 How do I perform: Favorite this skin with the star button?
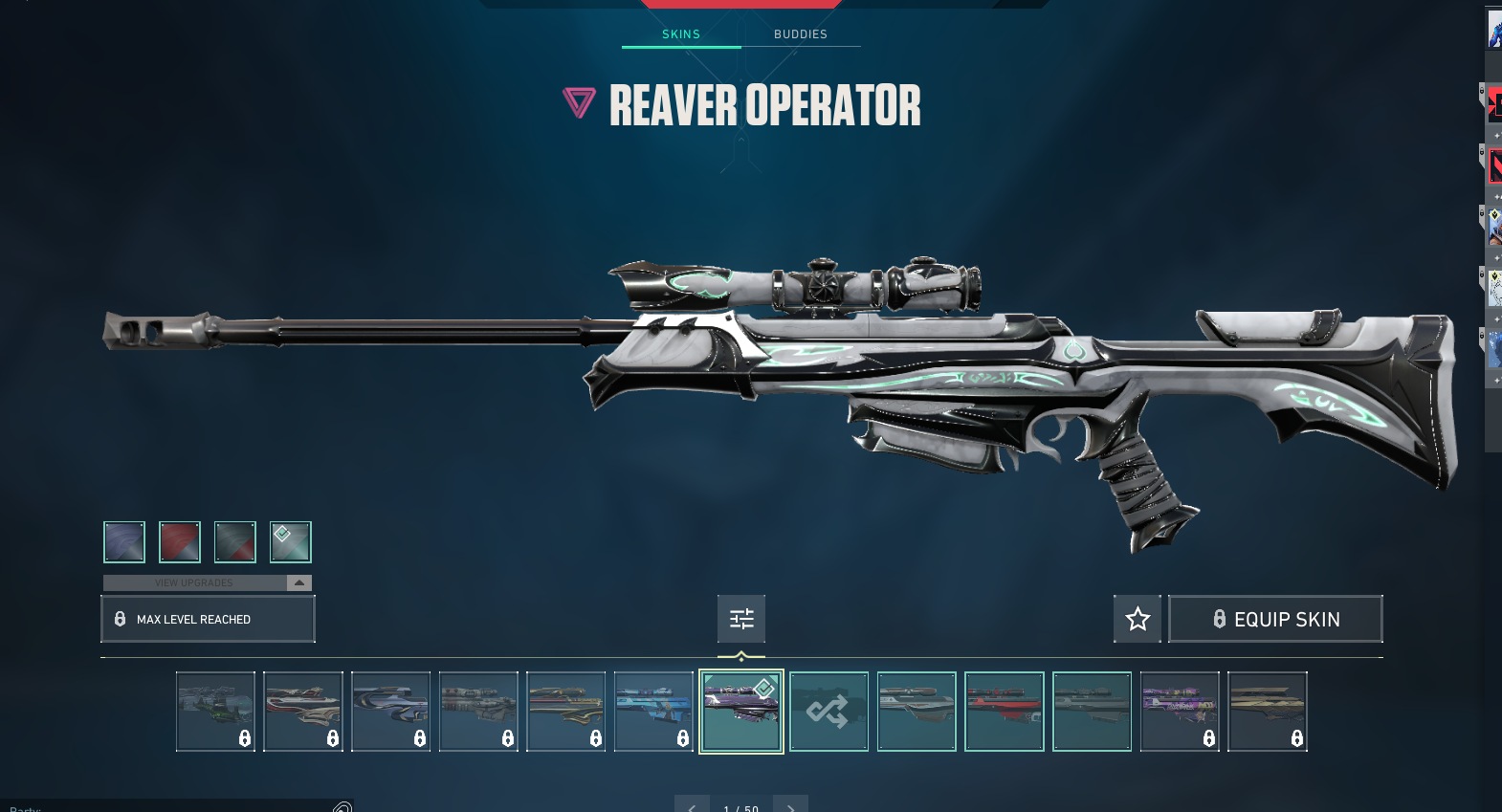click(1138, 619)
